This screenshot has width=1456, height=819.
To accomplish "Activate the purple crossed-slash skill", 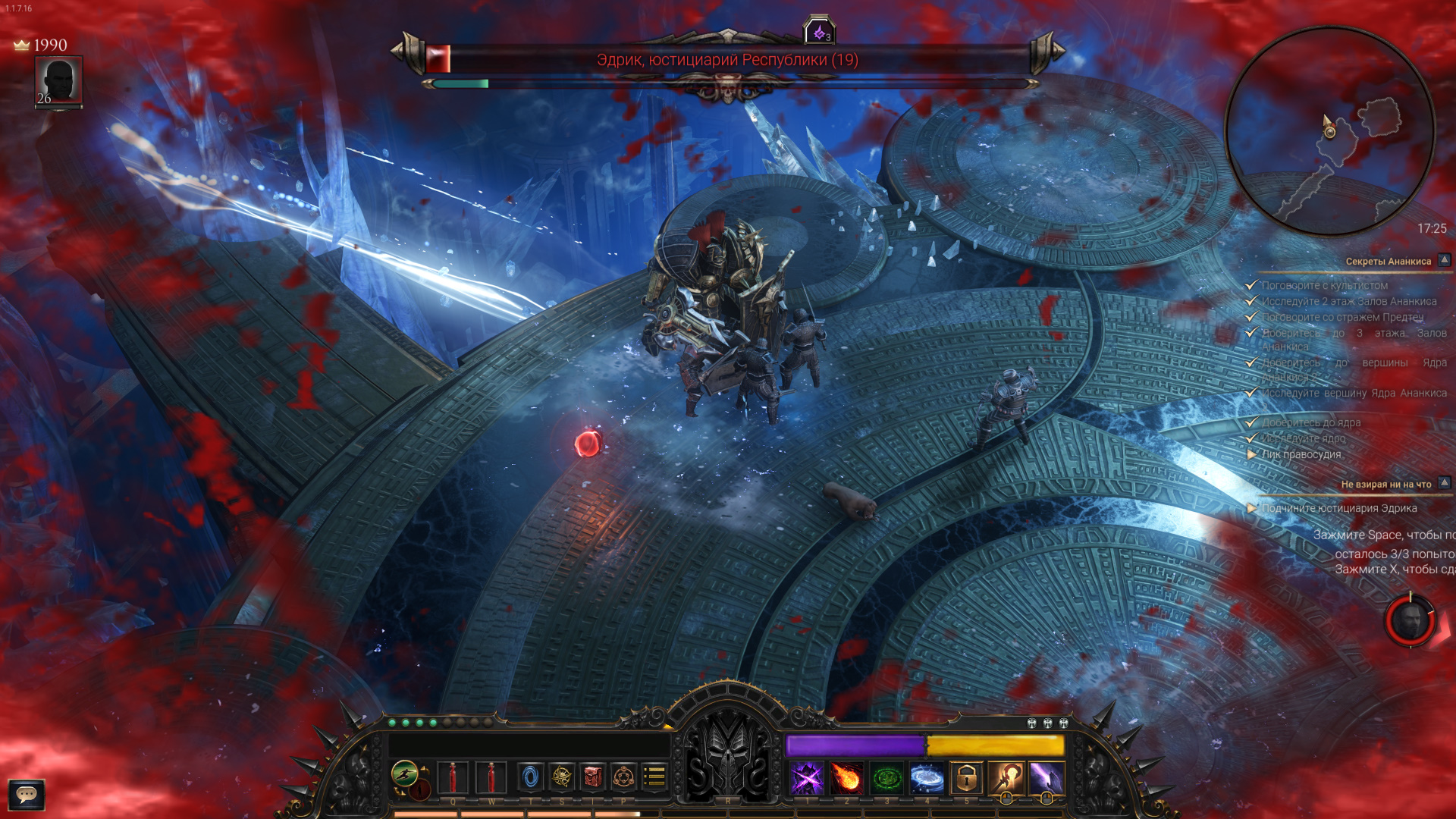I will 807,778.
